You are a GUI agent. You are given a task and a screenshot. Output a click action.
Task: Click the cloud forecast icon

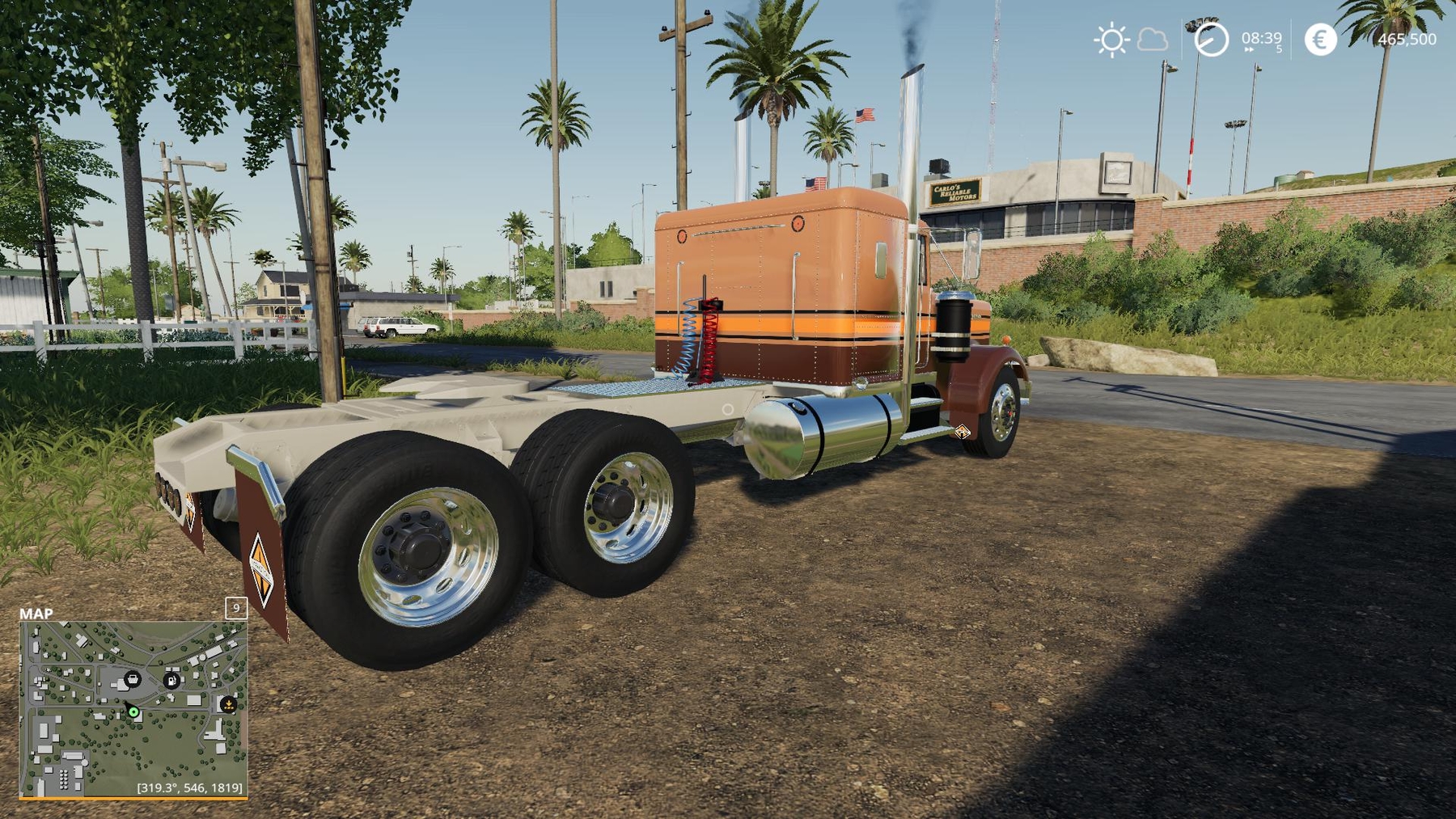pos(1153,40)
